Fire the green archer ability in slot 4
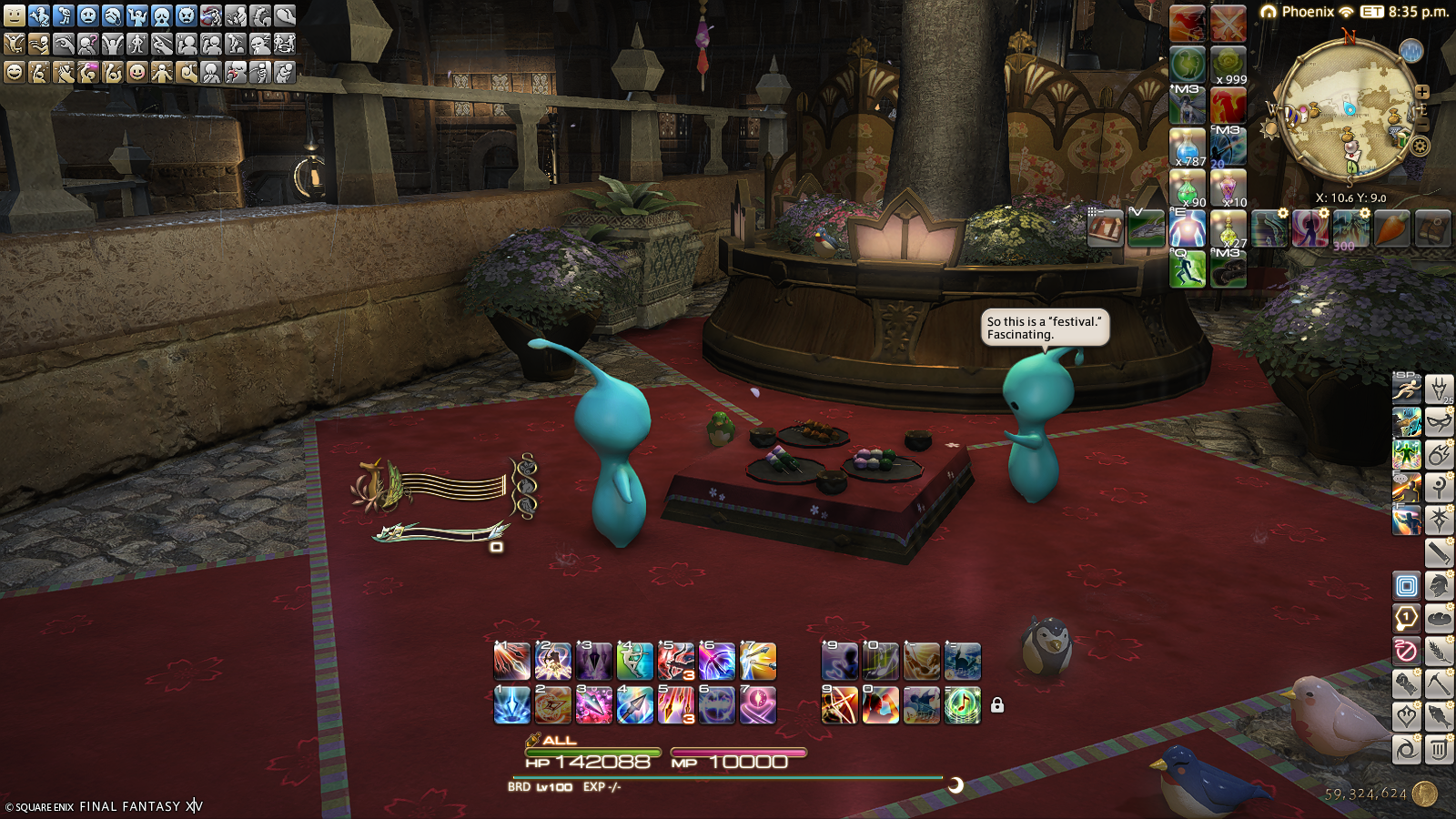 (x=634, y=662)
